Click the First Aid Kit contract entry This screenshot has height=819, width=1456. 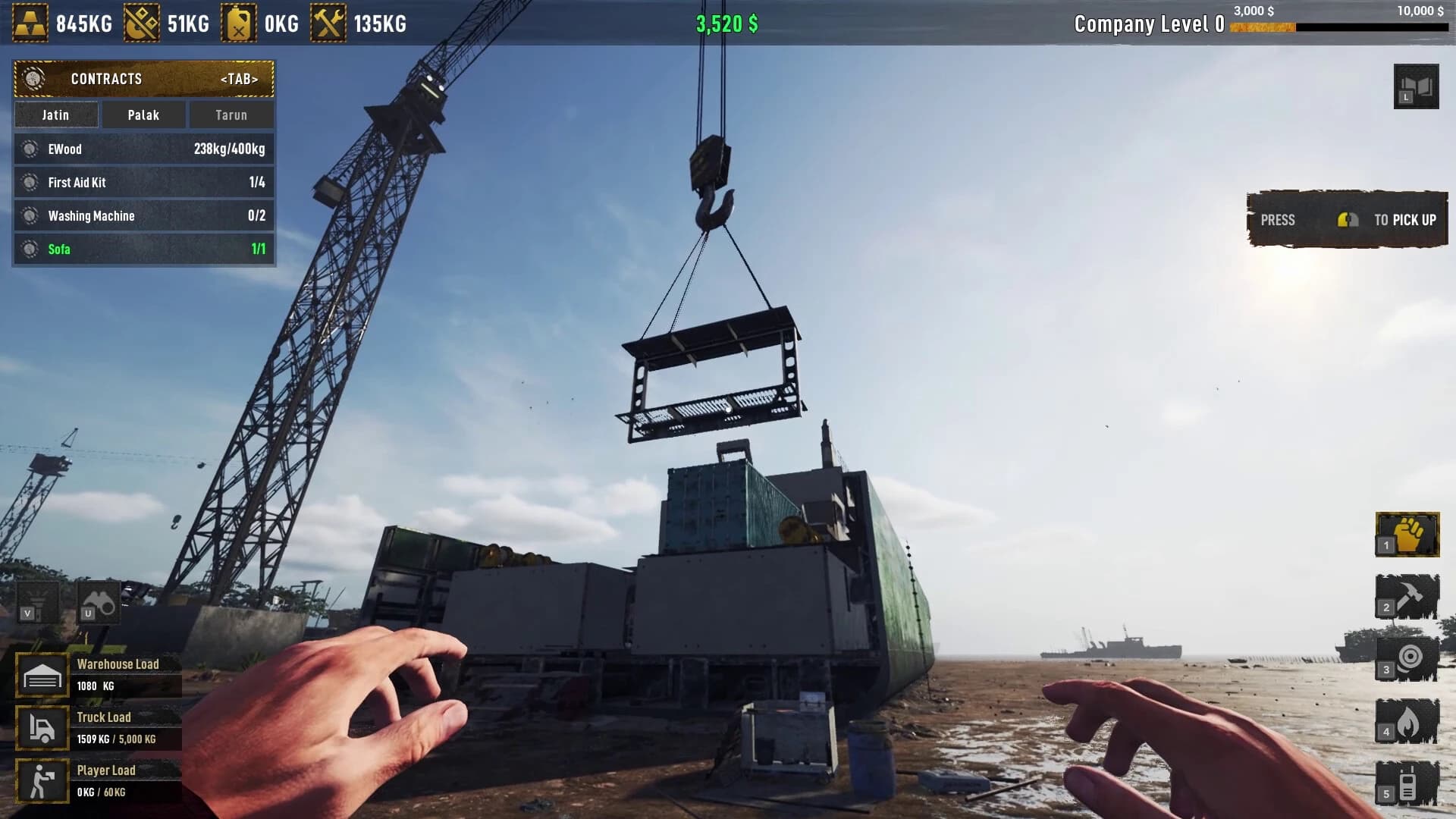pos(143,182)
